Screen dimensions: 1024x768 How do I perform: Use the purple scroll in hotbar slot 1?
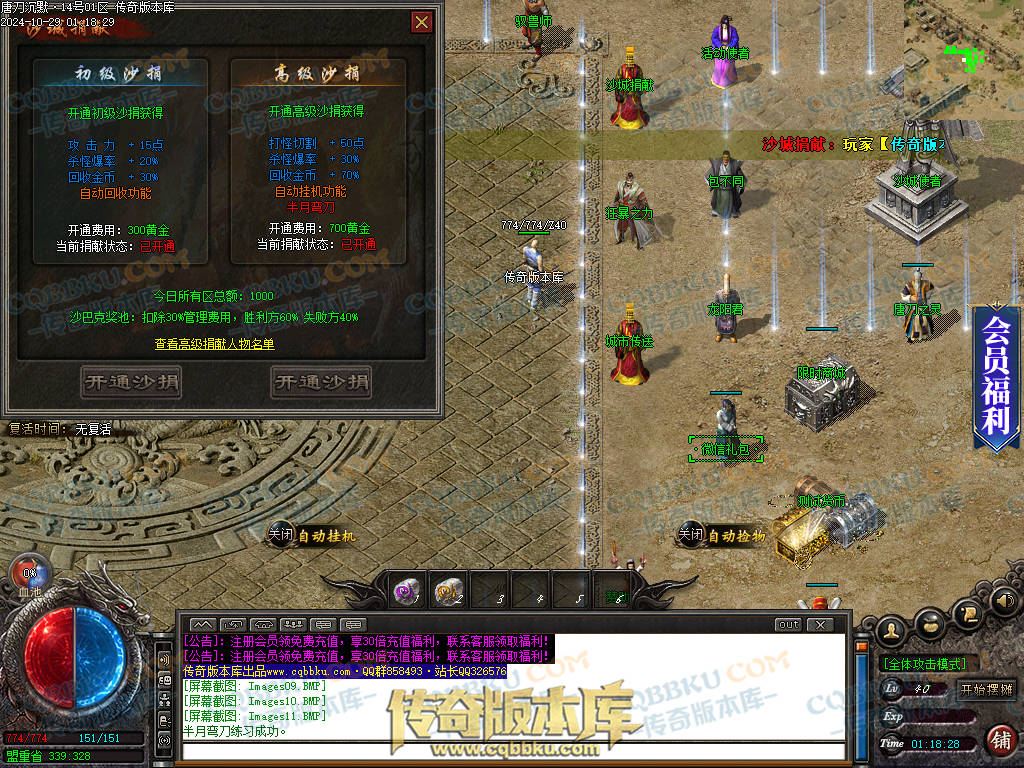coord(407,592)
